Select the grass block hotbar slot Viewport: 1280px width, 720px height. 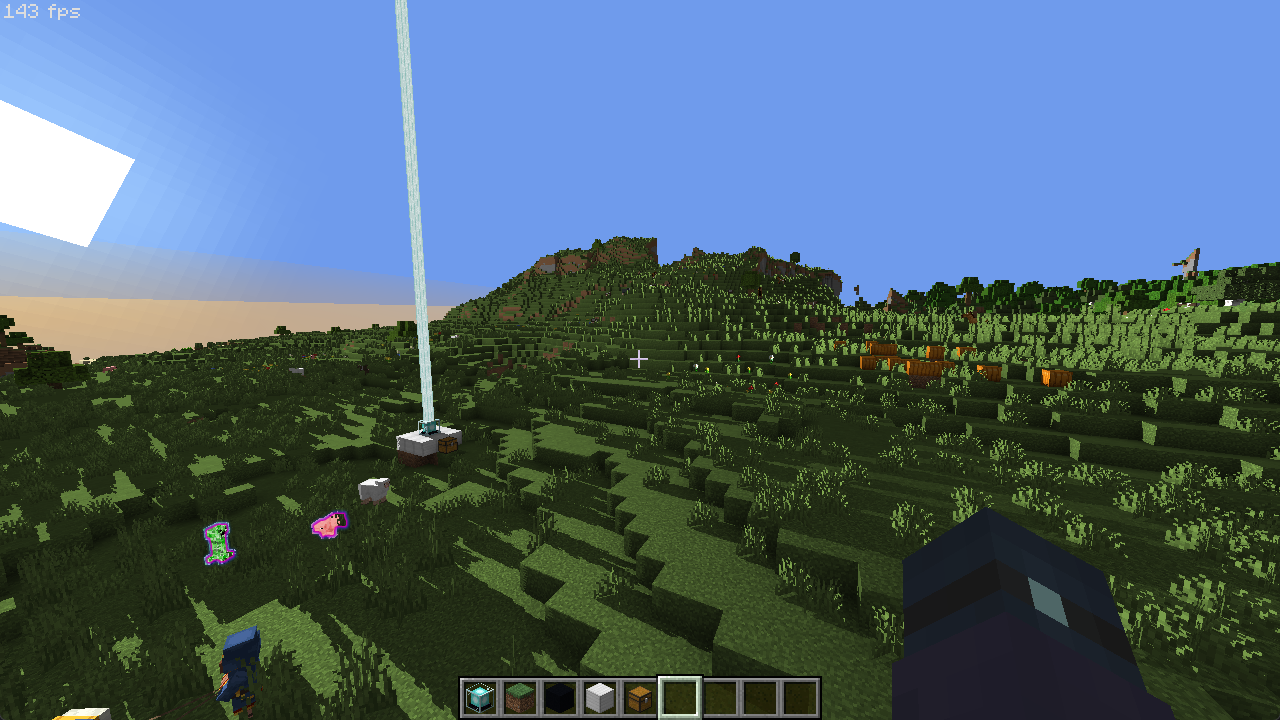click(x=520, y=697)
